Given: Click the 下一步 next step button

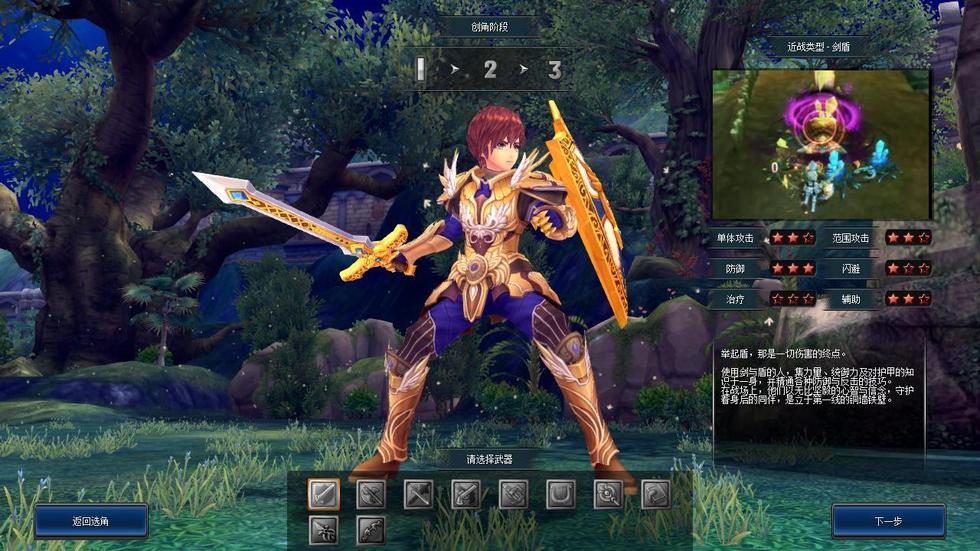Looking at the screenshot, I should pos(888,521).
